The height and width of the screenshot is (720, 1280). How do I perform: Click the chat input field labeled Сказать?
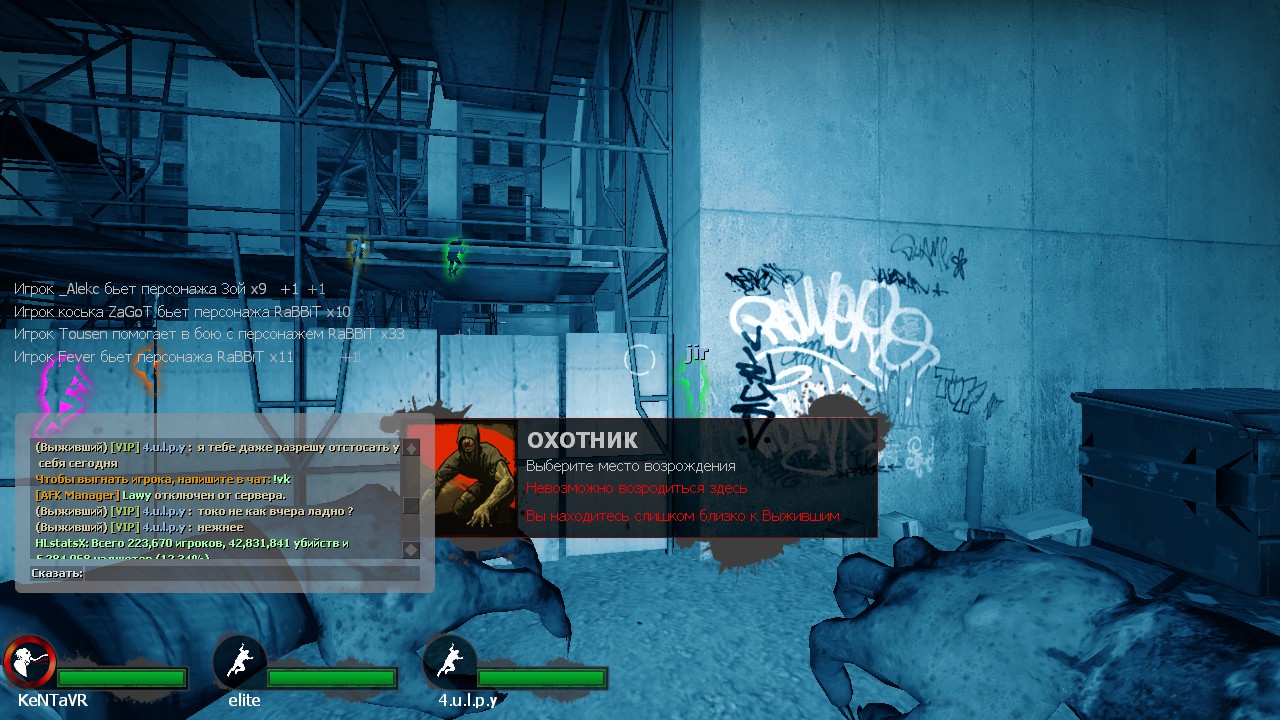pyautogui.click(x=251, y=573)
